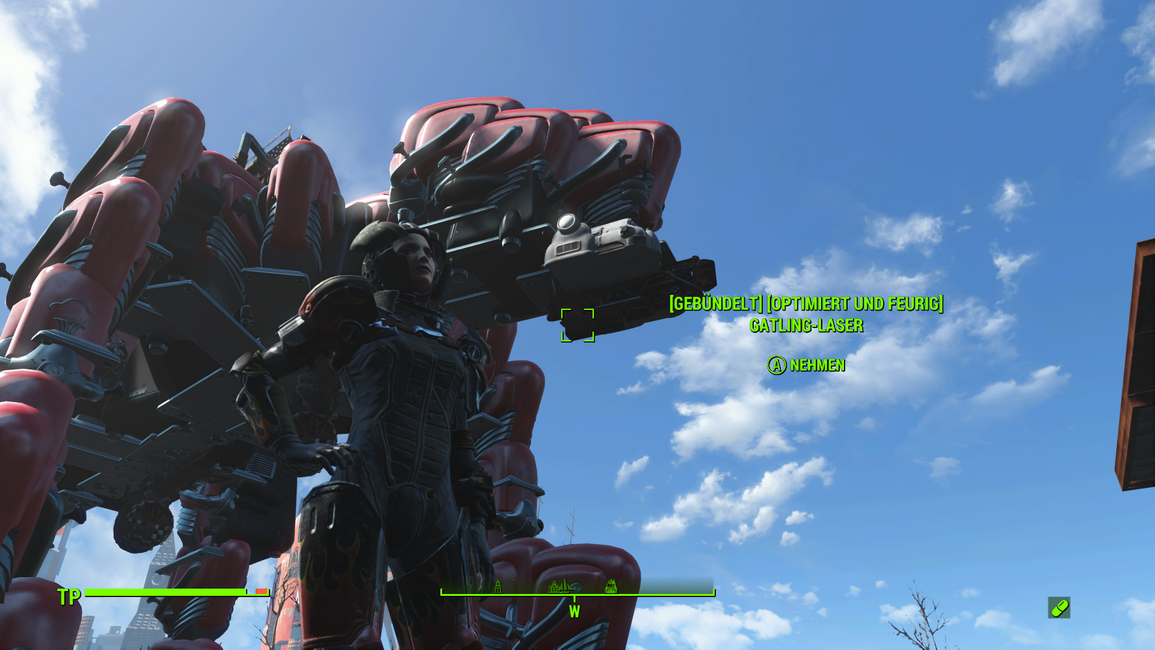This screenshot has height=650, width=1155.
Task: Click the compass bar's W heading marker
Action: (x=574, y=611)
